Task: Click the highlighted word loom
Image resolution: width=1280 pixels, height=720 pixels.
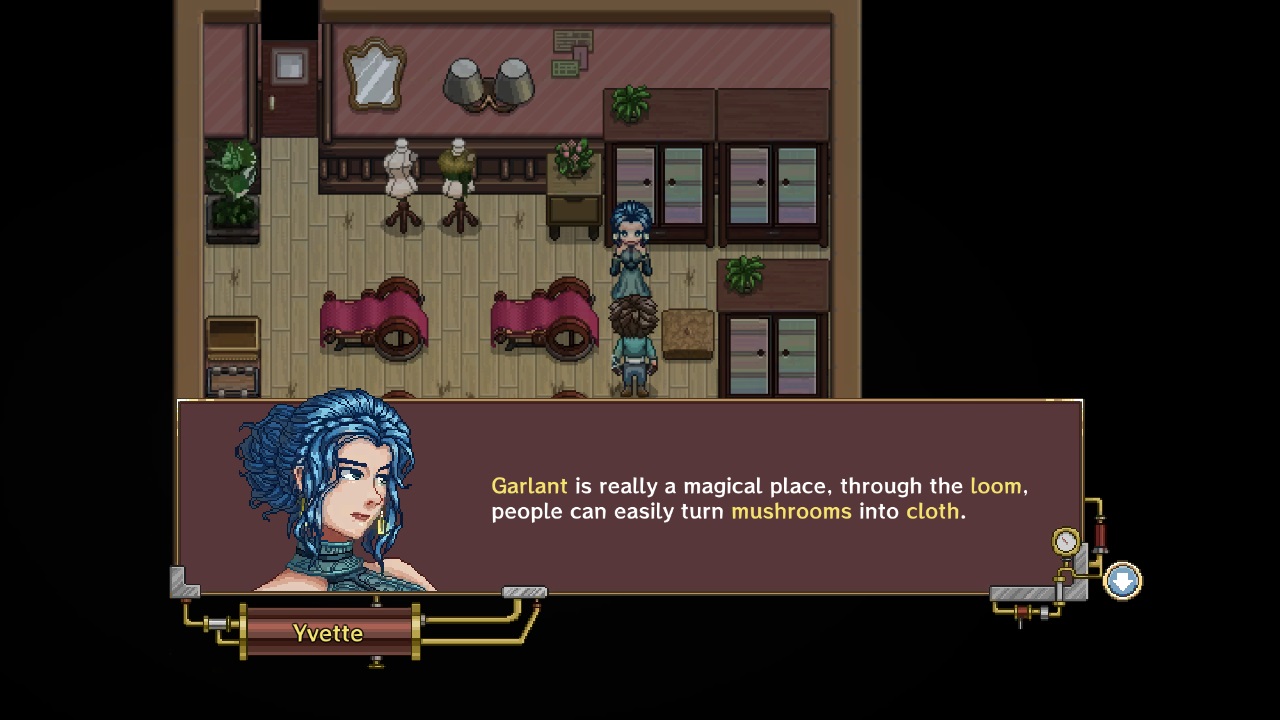Action: coord(996,486)
